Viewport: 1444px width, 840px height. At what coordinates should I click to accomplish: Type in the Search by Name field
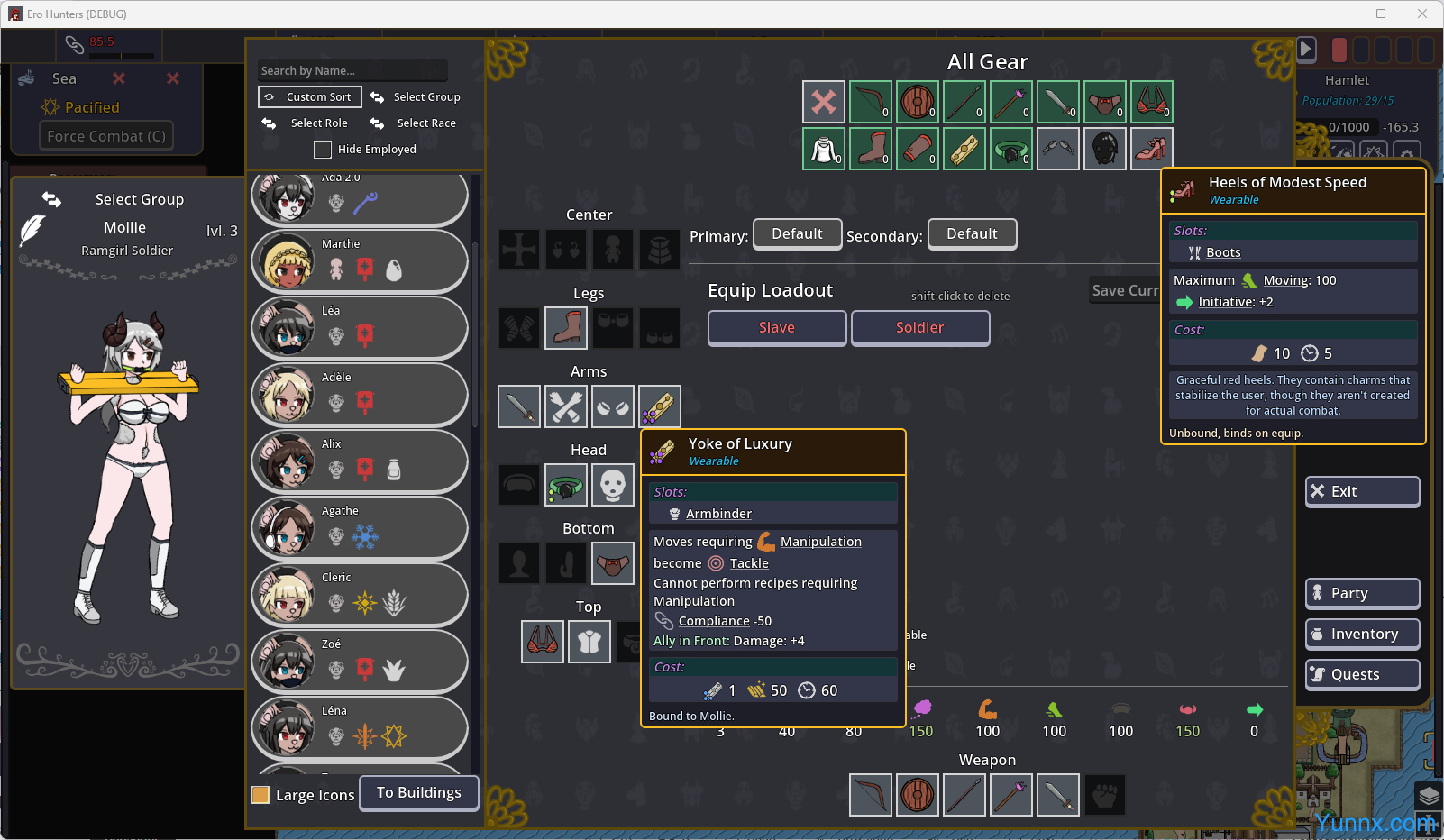(x=352, y=70)
